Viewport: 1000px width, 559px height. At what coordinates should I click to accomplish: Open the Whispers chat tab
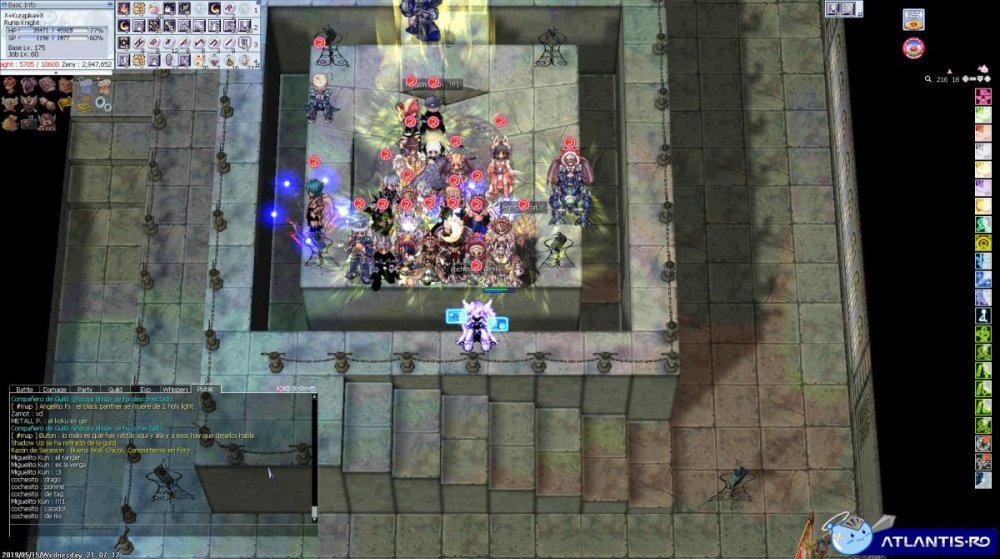[175, 388]
